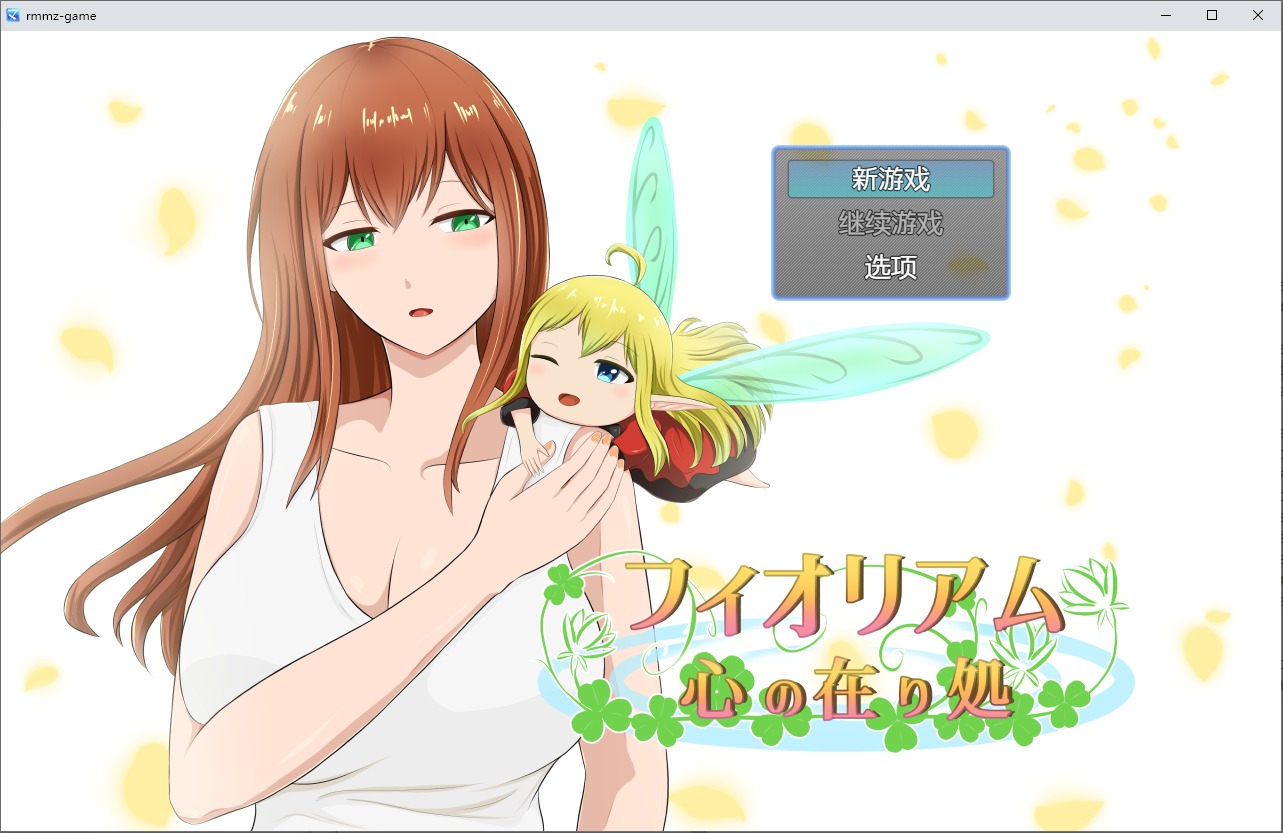Click the highlighted New Game command

[x=890, y=179]
